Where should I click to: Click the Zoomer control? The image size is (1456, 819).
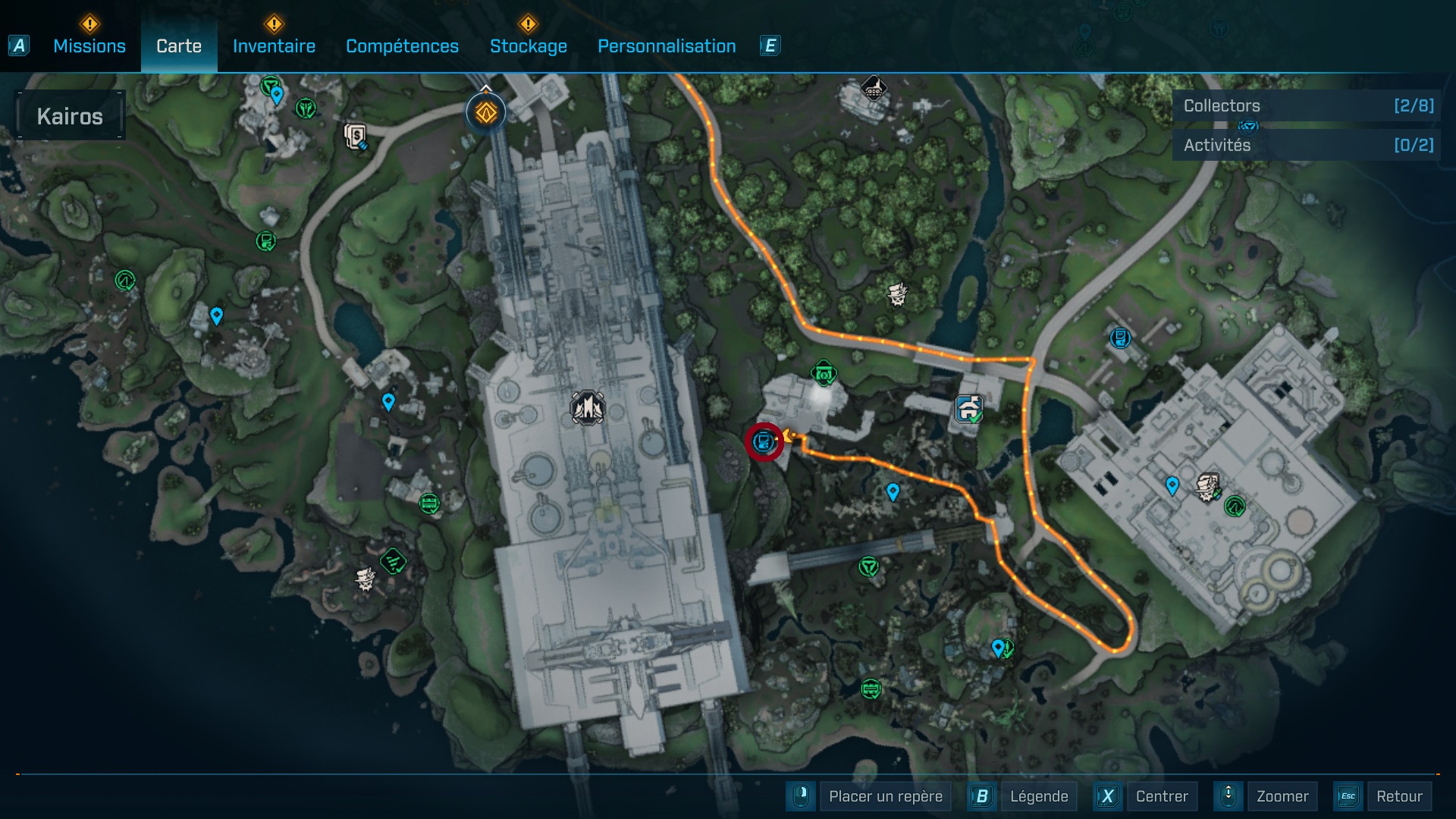click(x=1282, y=796)
